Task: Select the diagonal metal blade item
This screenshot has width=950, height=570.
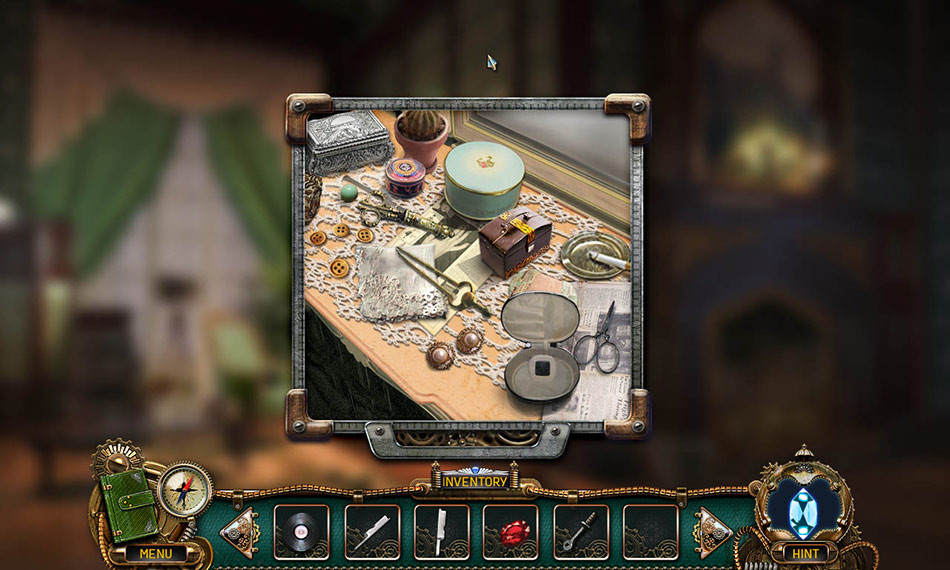Action: pyautogui.click(x=372, y=532)
